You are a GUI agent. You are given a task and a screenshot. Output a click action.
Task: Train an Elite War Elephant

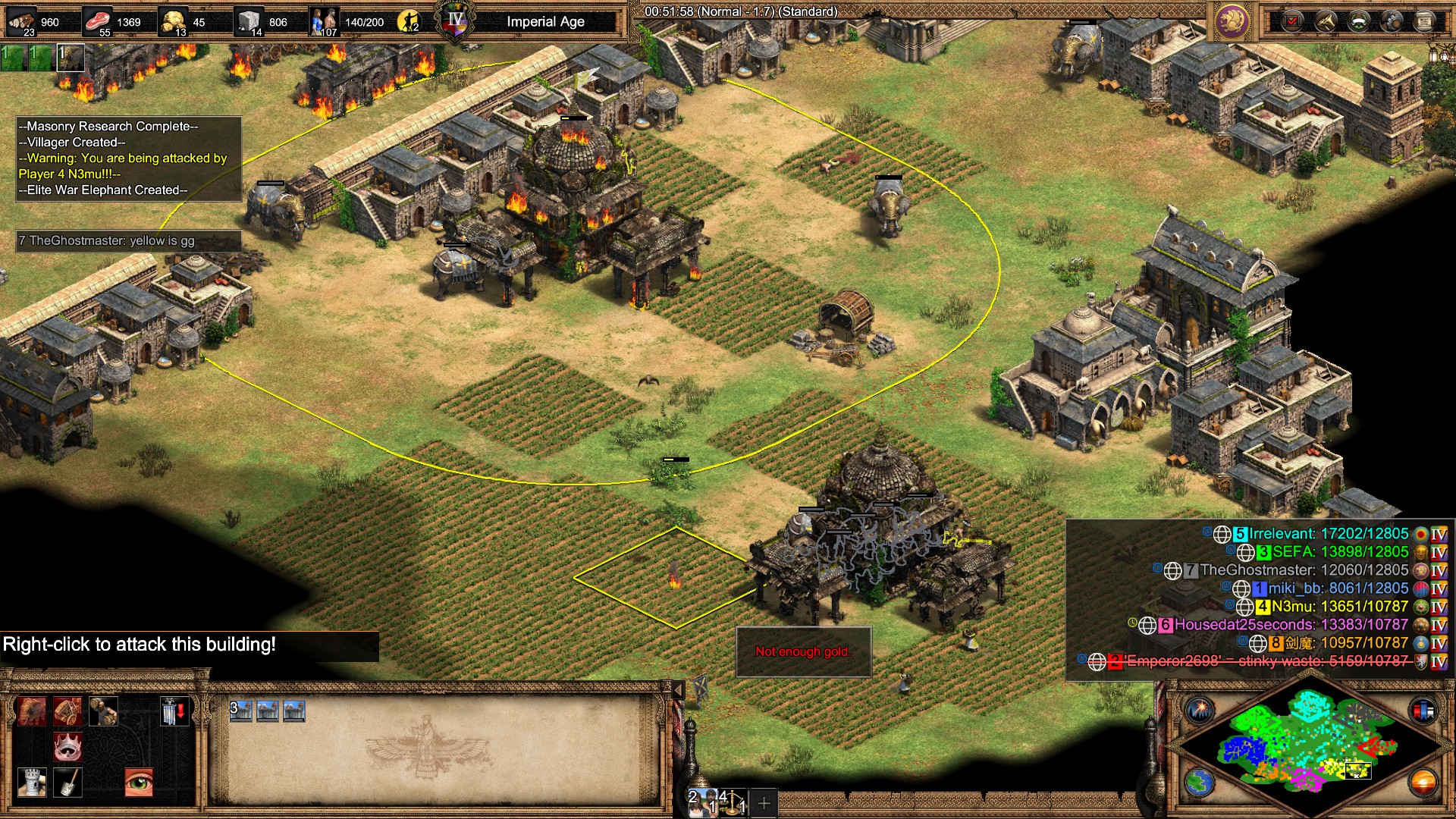coord(32,711)
